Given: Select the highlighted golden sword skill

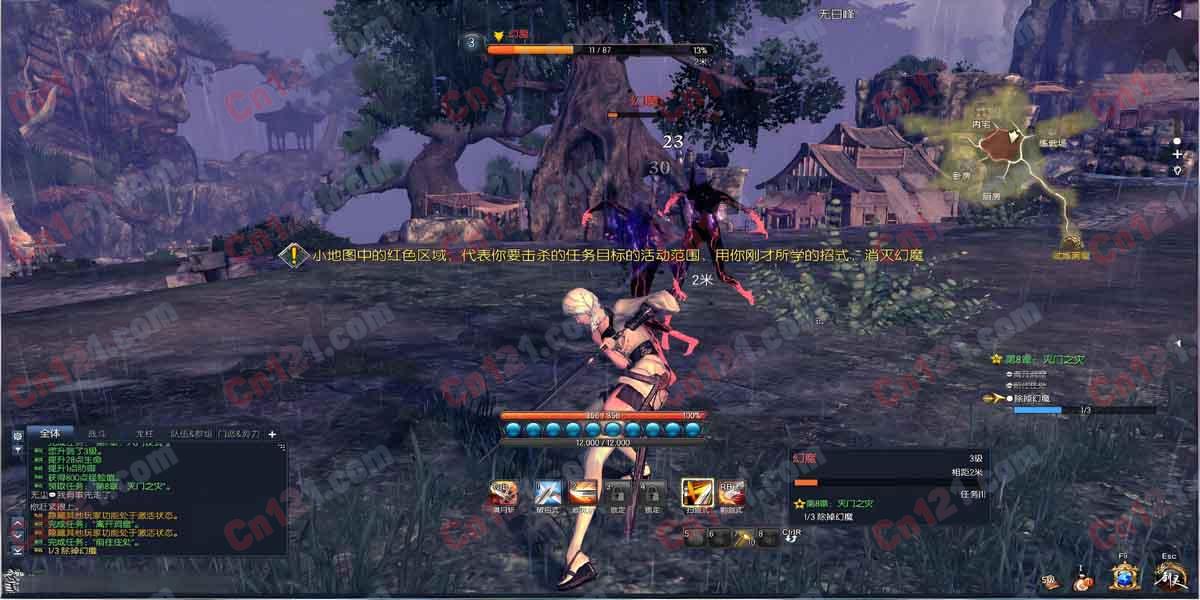Looking at the screenshot, I should [696, 493].
